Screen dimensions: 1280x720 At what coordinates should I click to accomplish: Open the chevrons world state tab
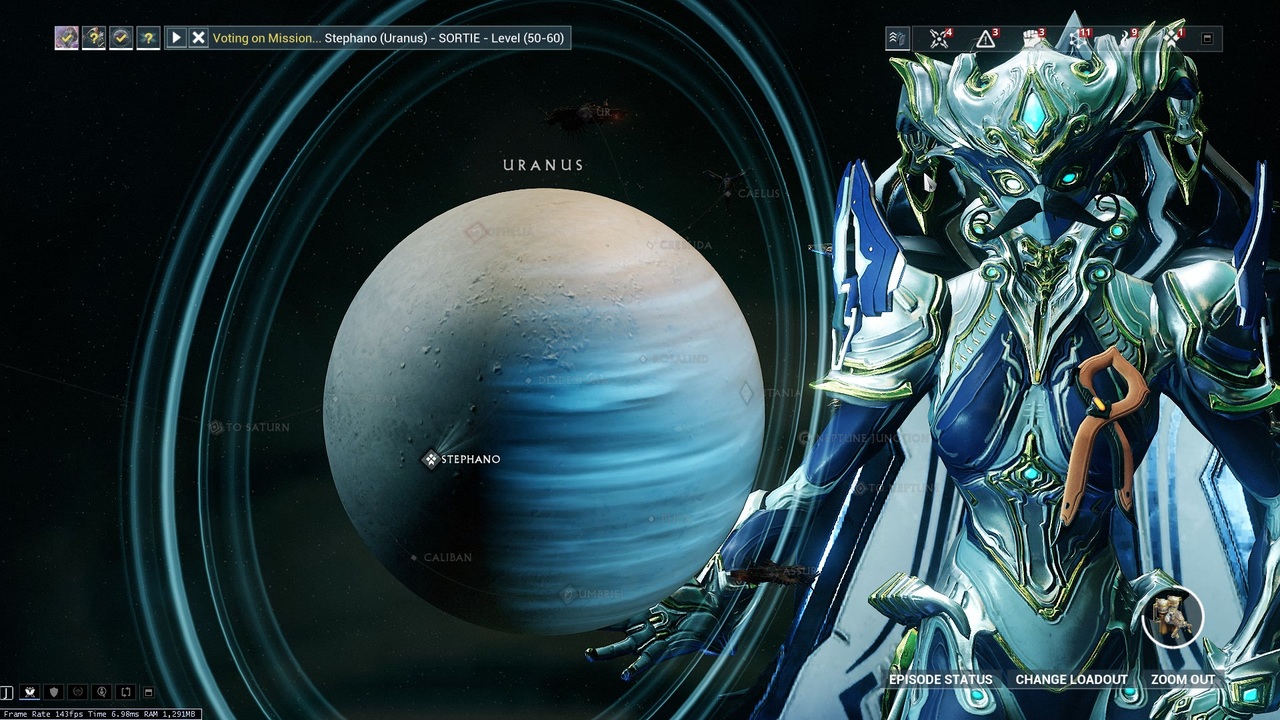coord(897,39)
